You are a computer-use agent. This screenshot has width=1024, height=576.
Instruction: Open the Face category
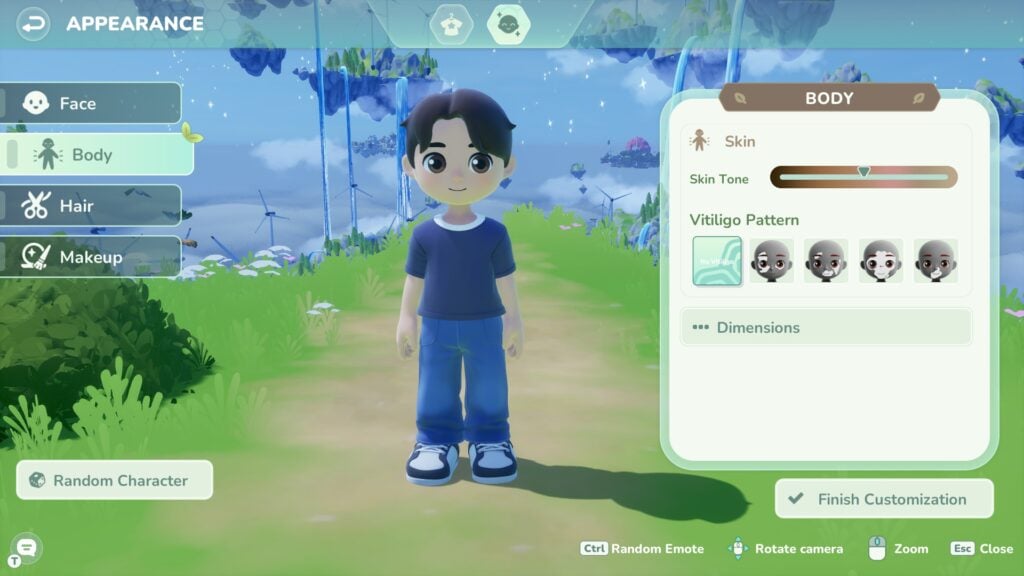point(91,103)
